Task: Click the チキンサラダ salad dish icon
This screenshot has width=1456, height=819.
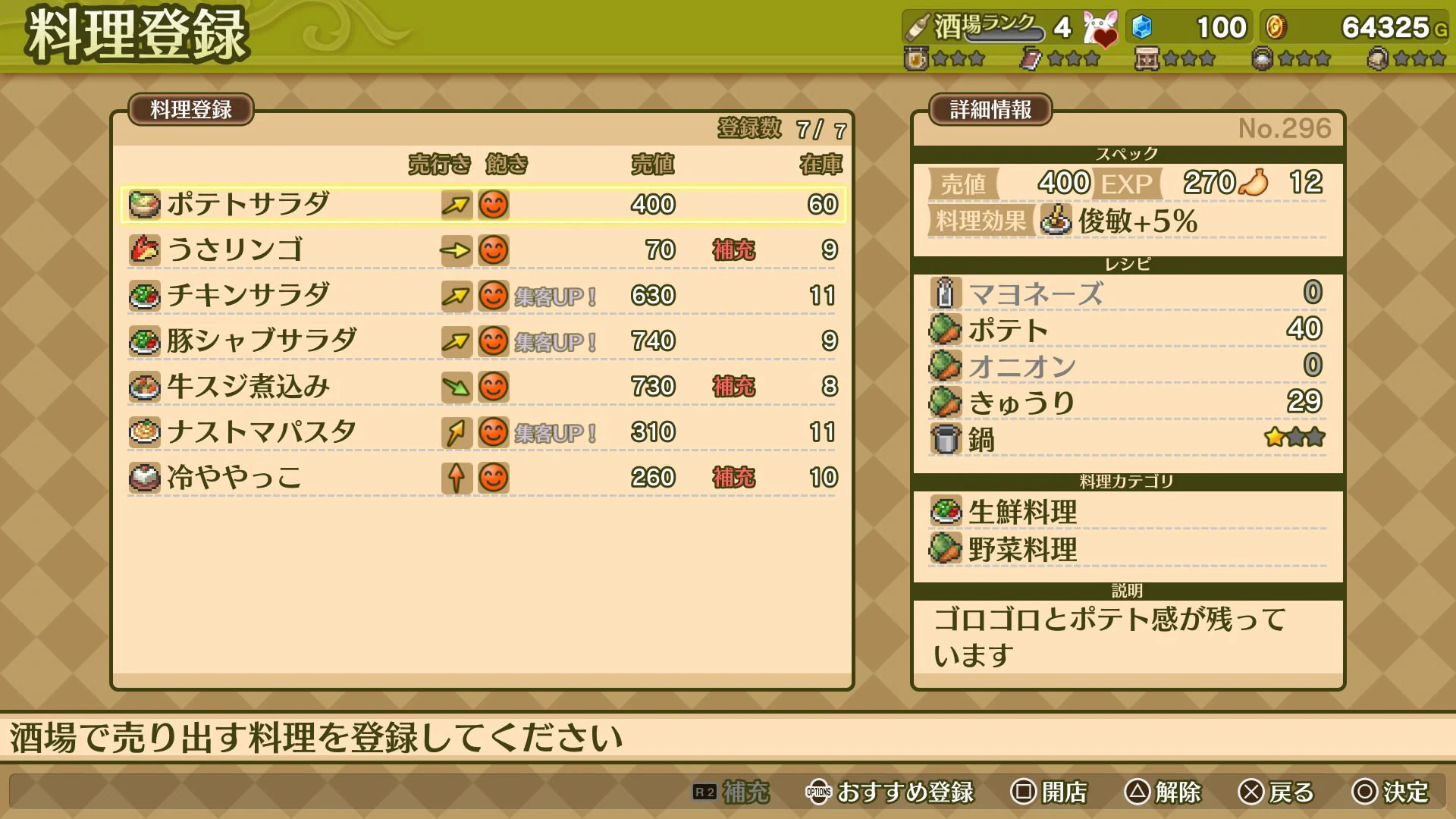Action: click(145, 295)
